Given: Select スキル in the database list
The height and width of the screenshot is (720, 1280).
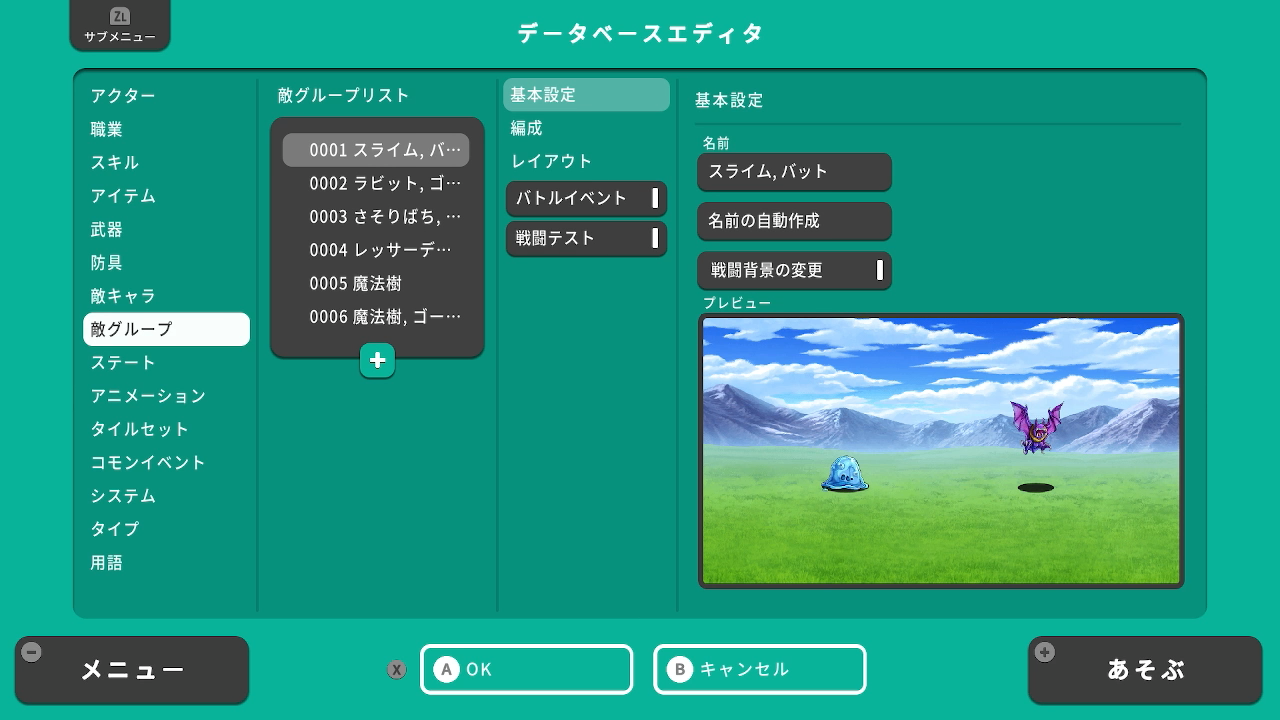Looking at the screenshot, I should [115, 162].
